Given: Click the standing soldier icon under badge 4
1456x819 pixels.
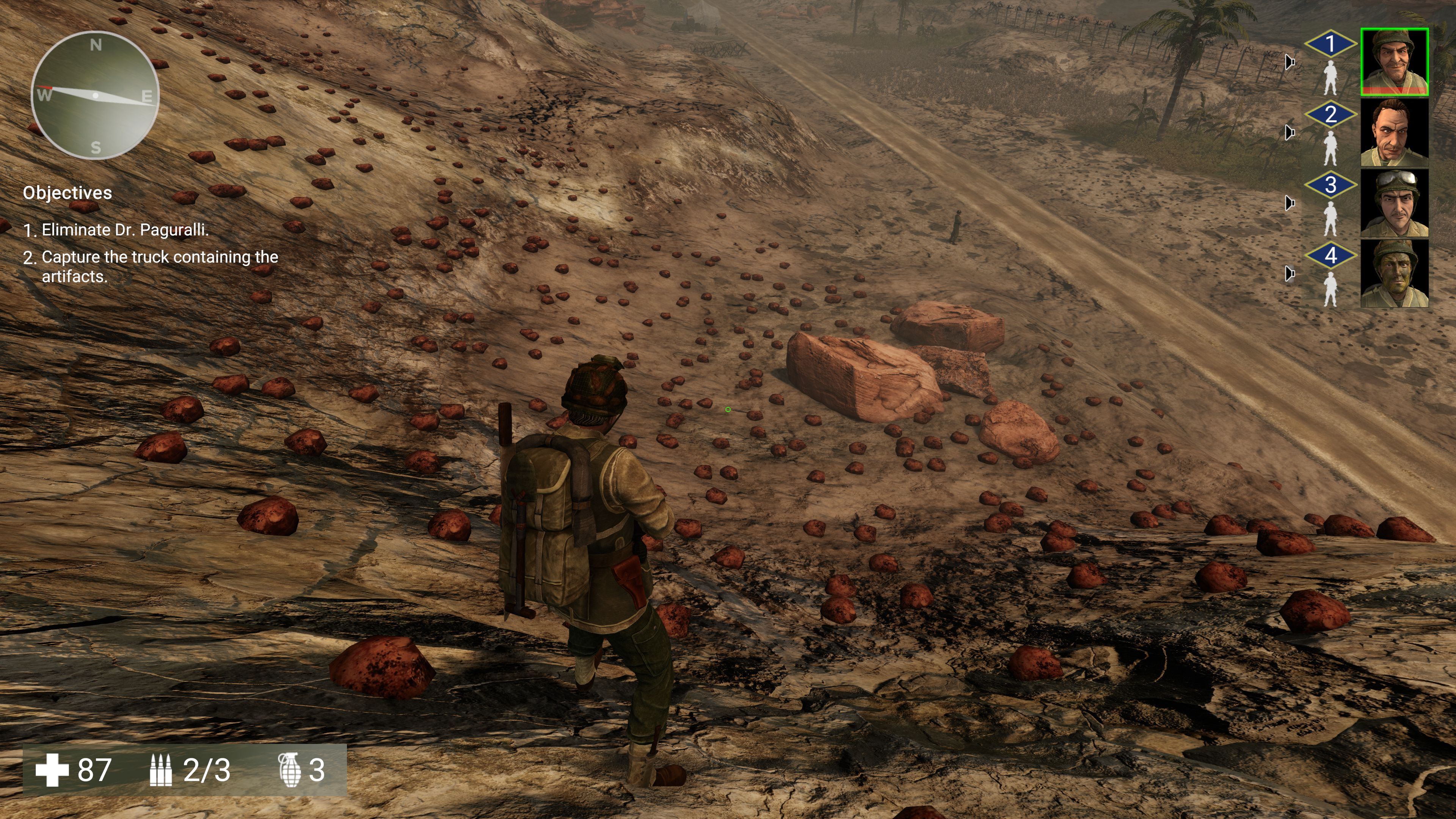Looking at the screenshot, I should [x=1330, y=289].
